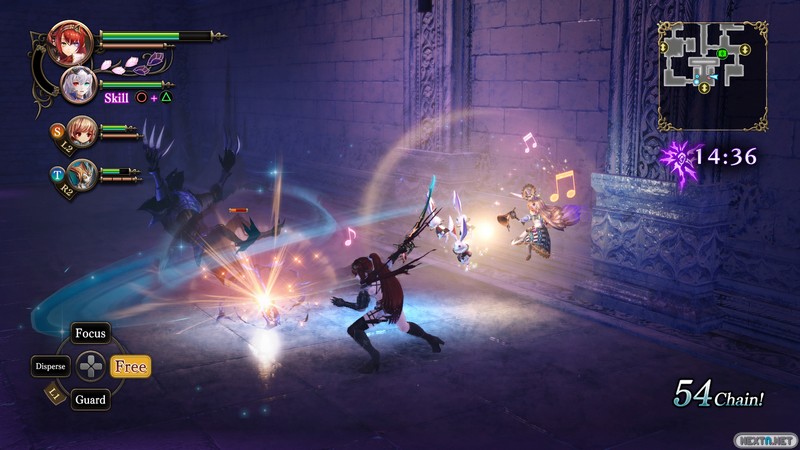Choose the Disperse command
Screen dimensions: 800x450
point(50,366)
